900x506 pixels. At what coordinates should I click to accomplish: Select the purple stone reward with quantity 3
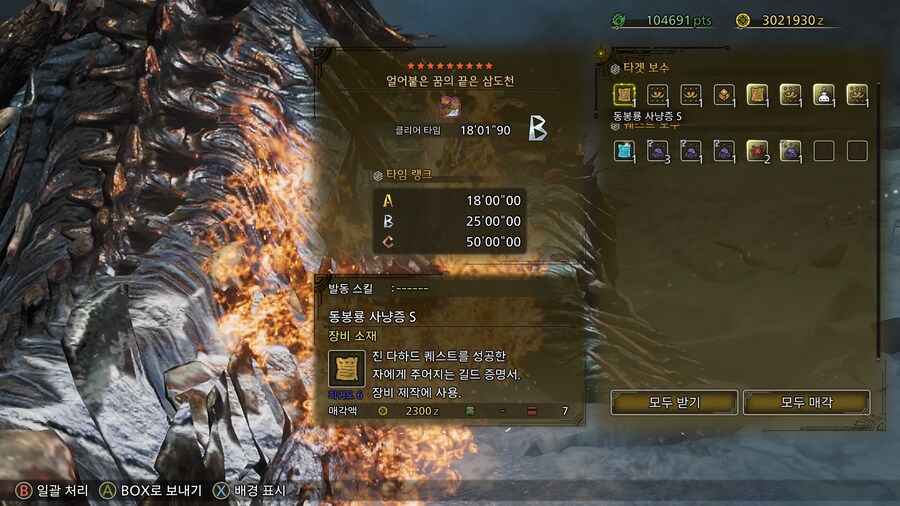(657, 151)
